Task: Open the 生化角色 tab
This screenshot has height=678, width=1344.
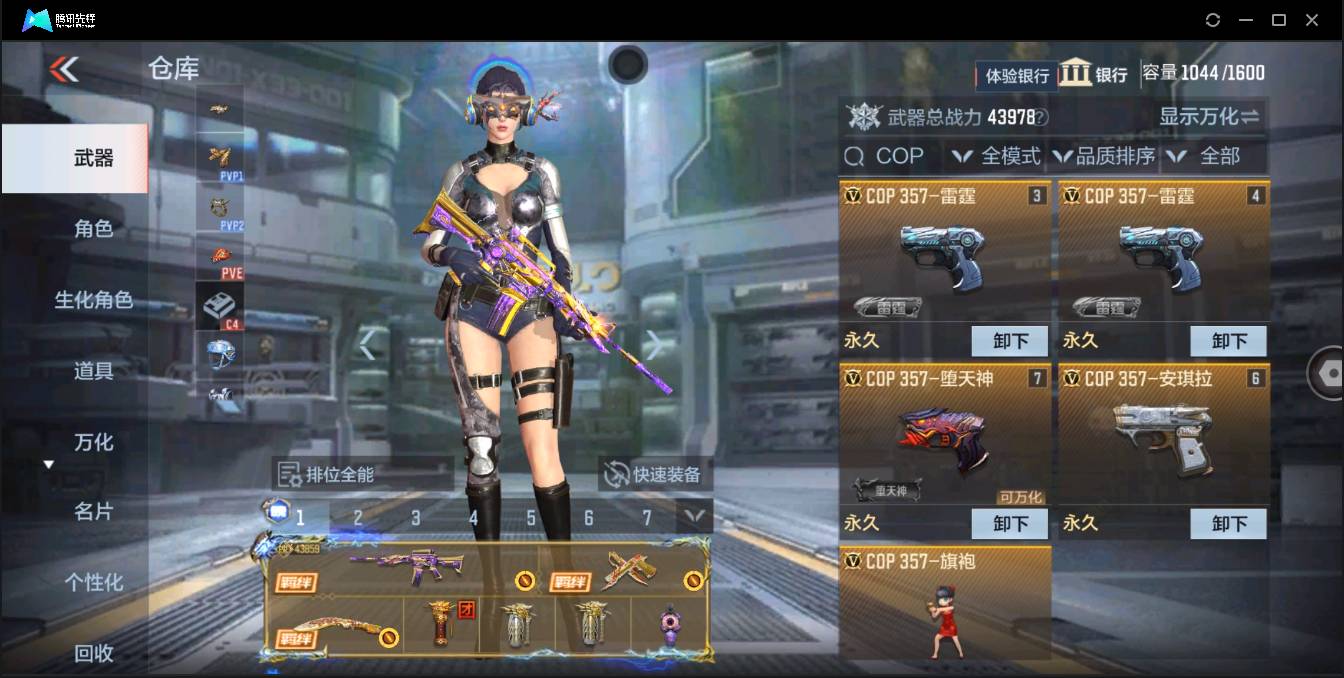Action: coord(94,300)
